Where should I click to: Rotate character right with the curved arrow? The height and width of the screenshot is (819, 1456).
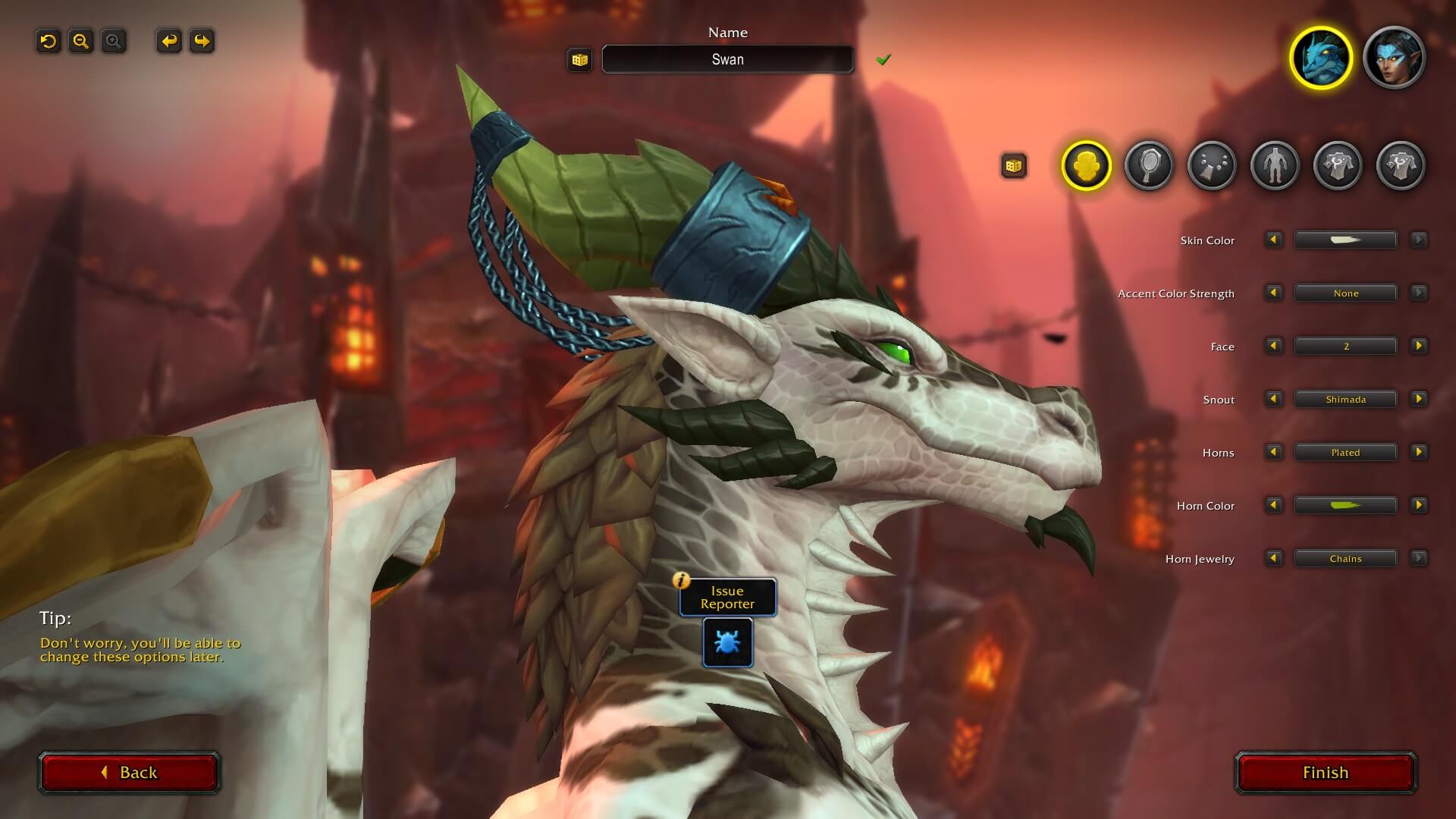(x=202, y=41)
